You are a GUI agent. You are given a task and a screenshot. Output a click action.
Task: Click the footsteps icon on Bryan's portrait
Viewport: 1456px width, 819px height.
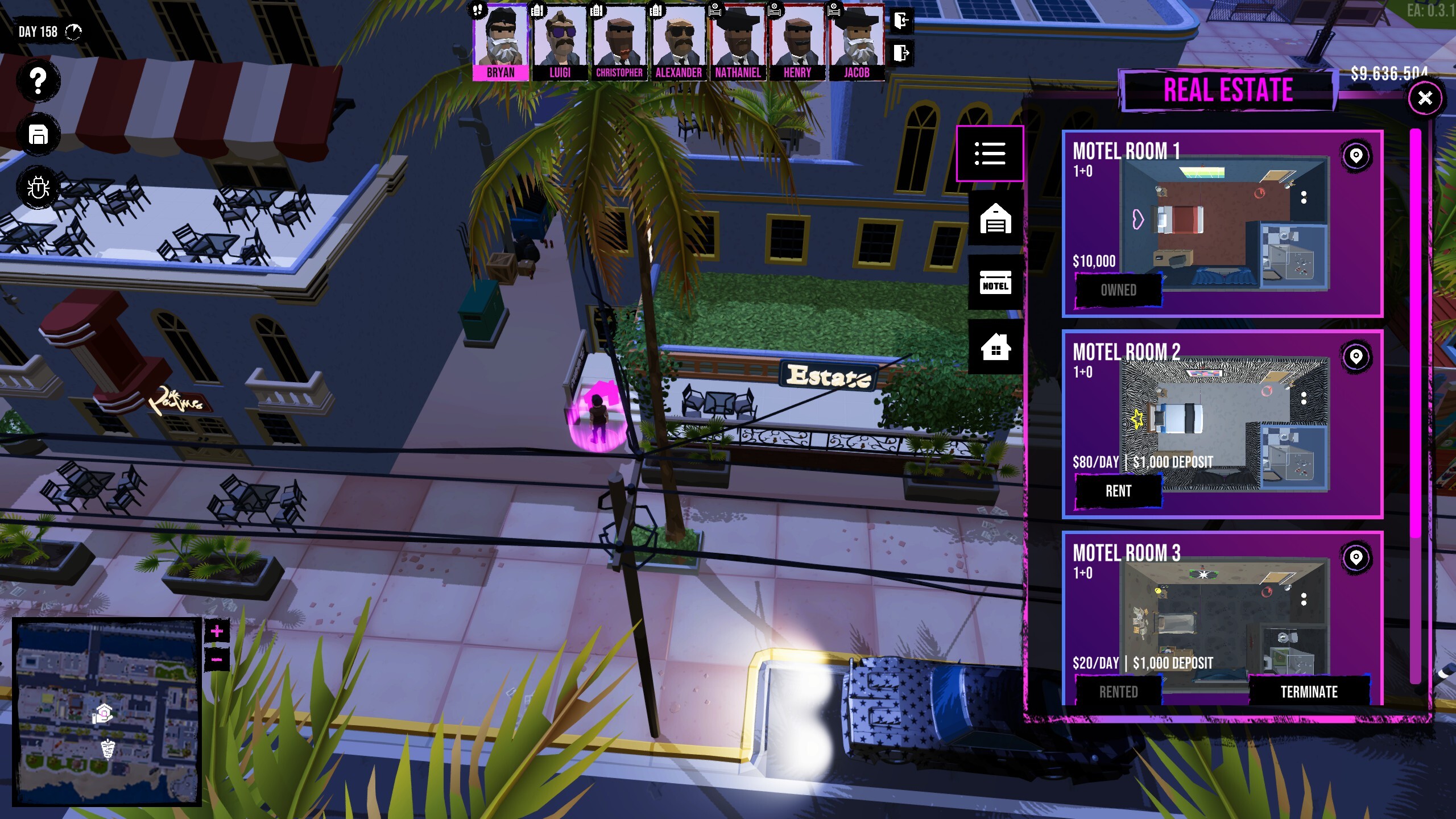(478, 9)
